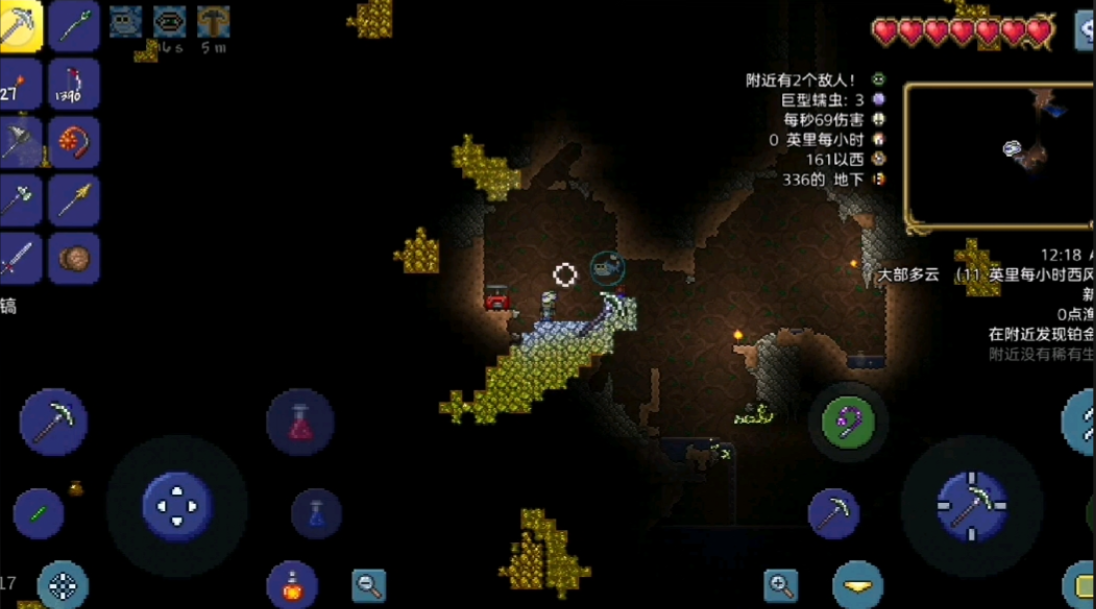Select the highlighted pickaxe hotbar slot
This screenshot has width=1096, height=609.
[20, 26]
